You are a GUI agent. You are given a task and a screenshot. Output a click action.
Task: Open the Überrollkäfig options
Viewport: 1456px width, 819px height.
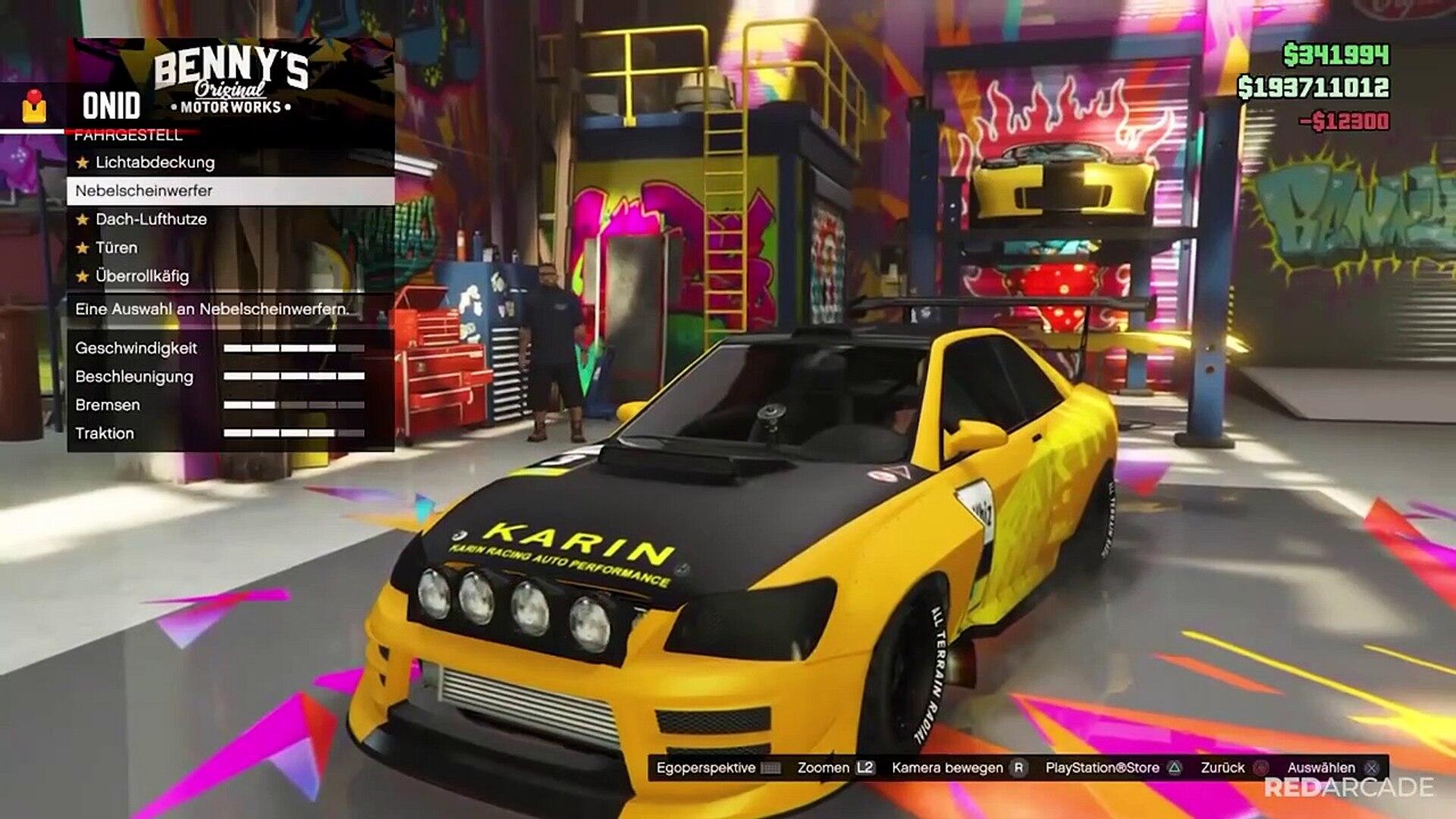[142, 276]
